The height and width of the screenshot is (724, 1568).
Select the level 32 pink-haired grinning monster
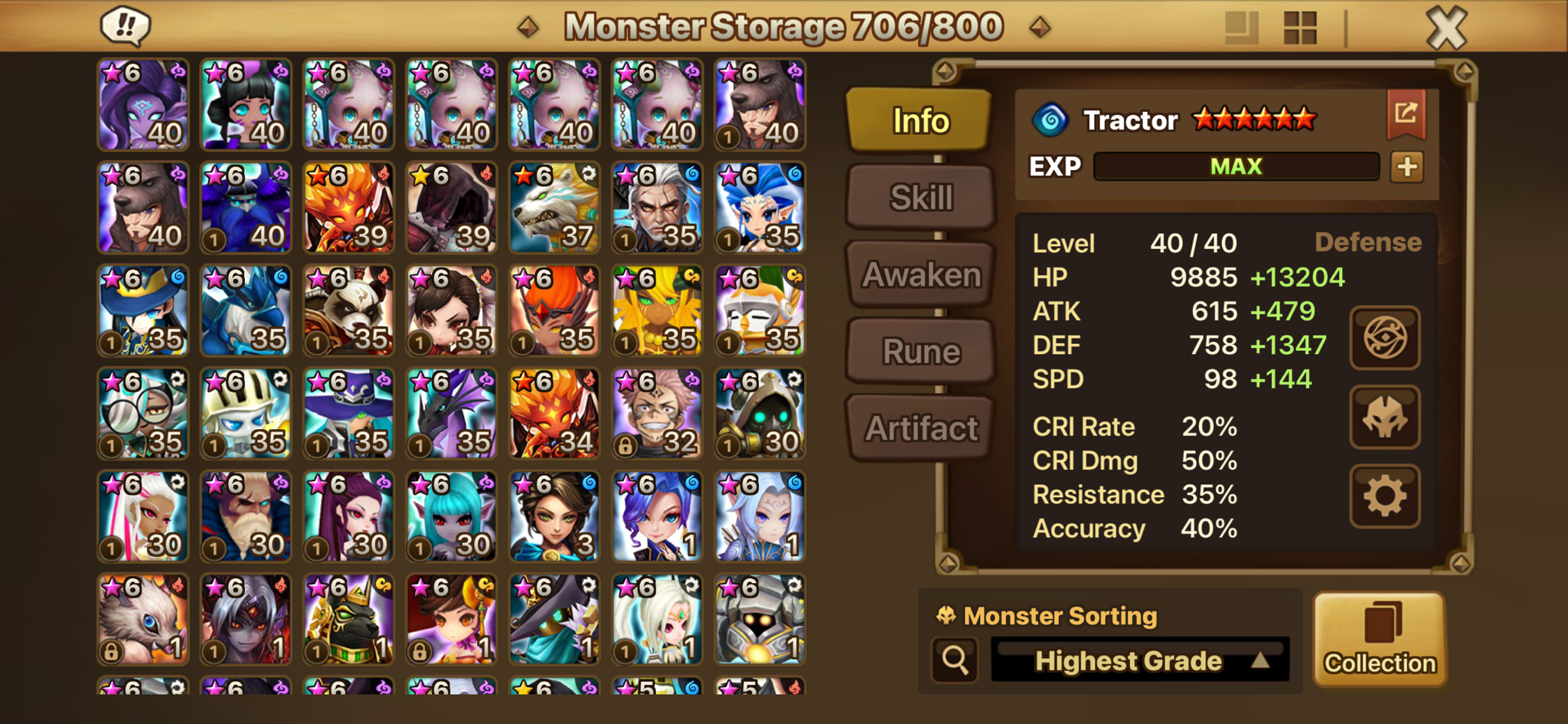(x=657, y=414)
